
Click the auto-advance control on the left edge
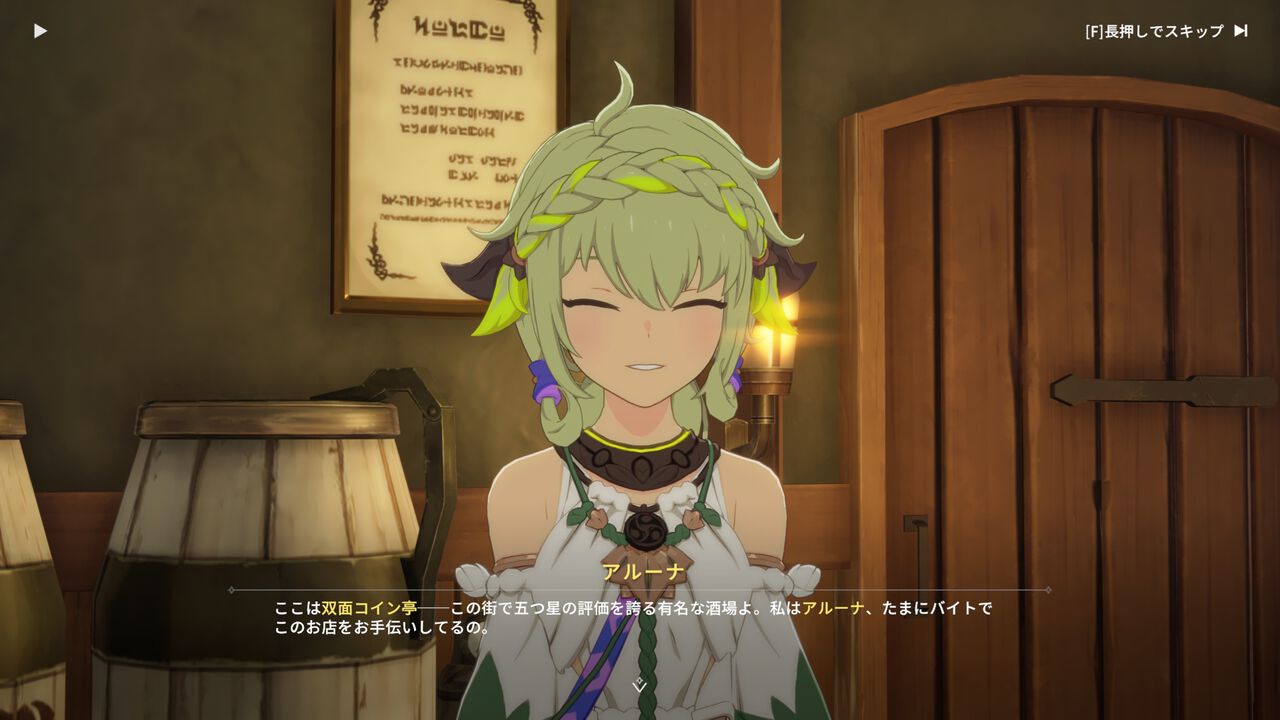click(x=40, y=29)
